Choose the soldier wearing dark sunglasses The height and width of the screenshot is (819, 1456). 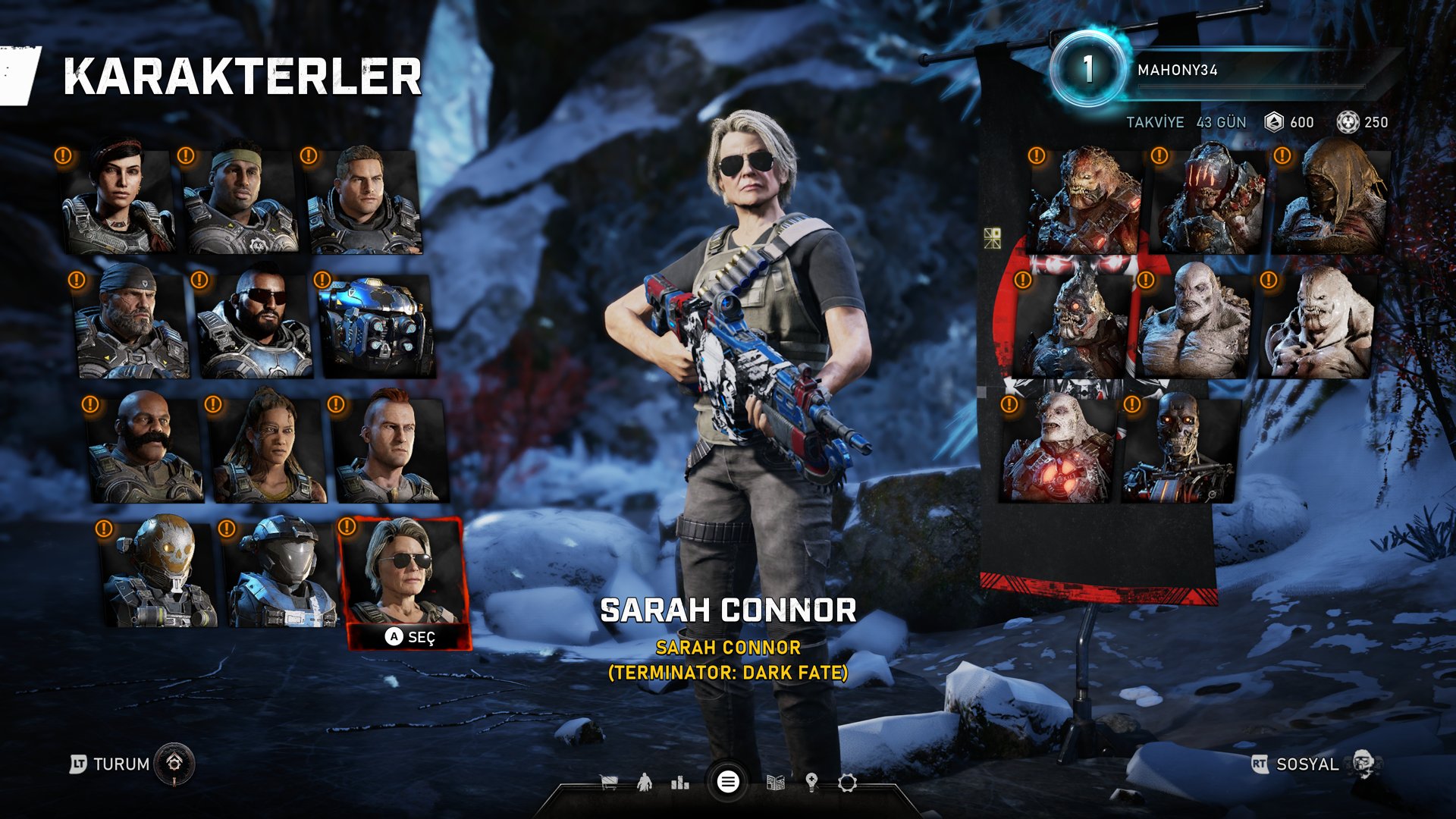tap(254, 326)
